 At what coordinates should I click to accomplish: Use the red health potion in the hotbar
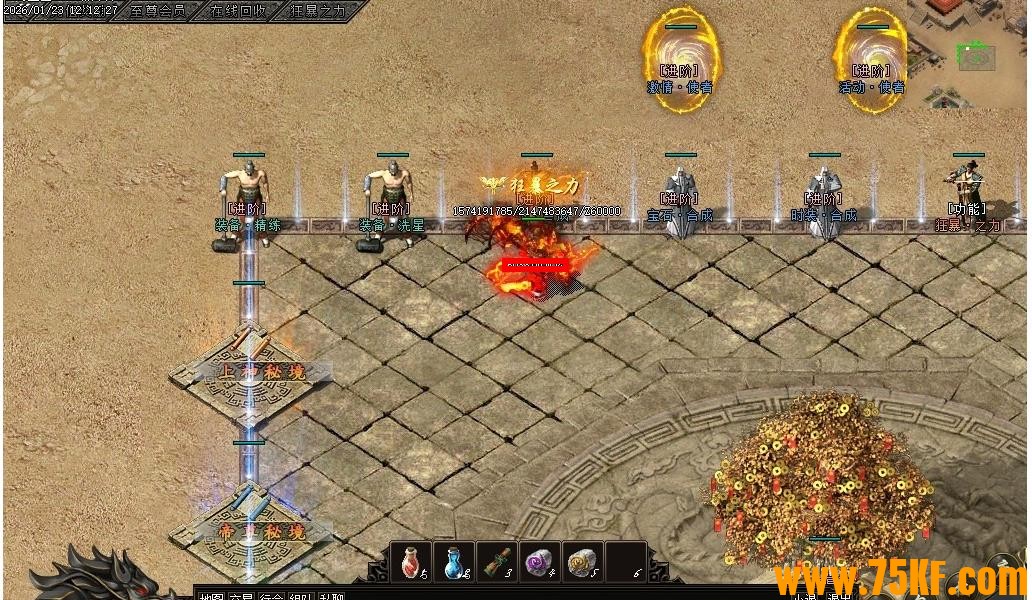[411, 562]
